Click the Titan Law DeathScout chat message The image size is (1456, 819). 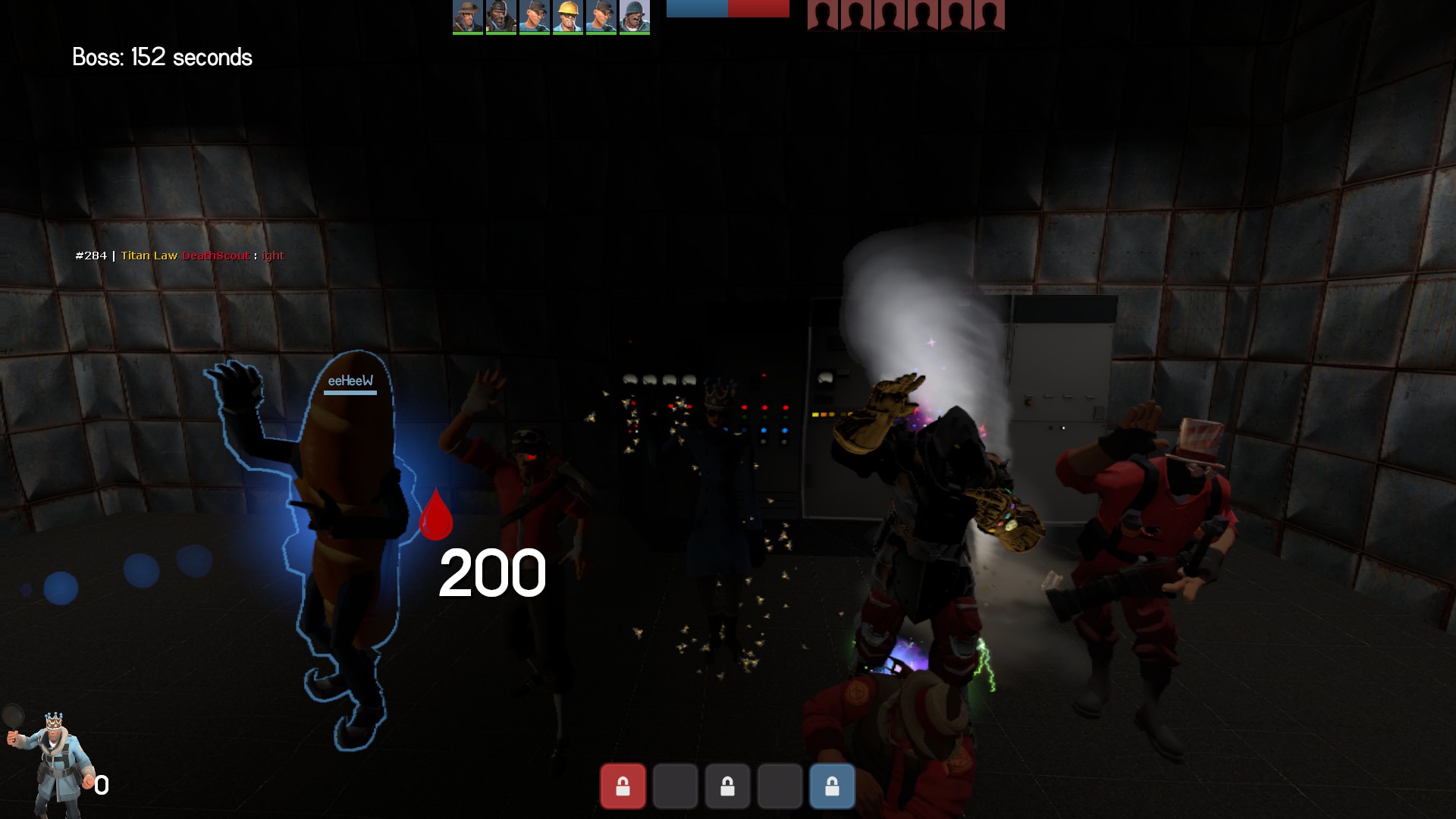point(180,256)
